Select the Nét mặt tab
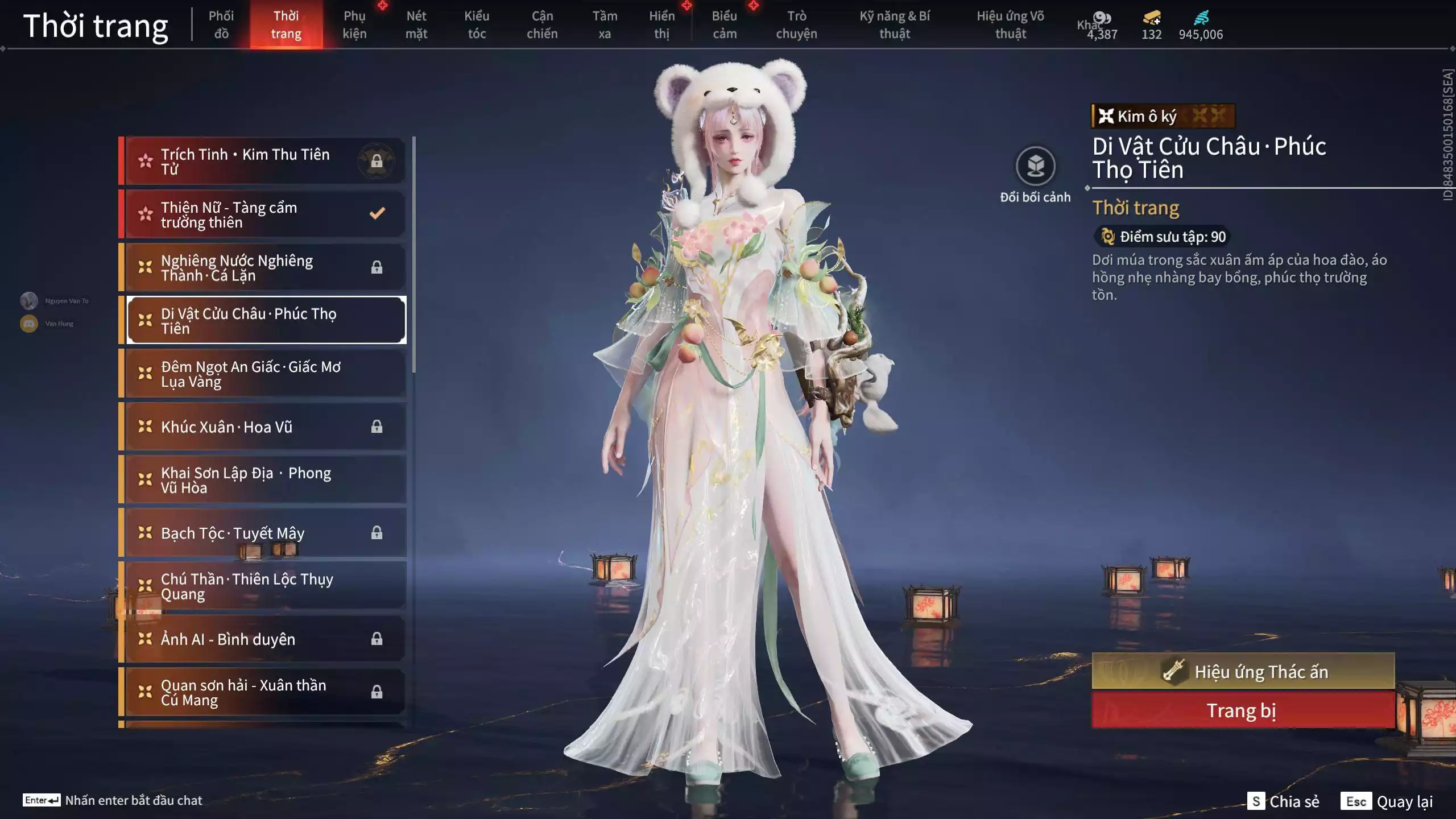Viewport: 1456px width, 819px height. click(416, 25)
